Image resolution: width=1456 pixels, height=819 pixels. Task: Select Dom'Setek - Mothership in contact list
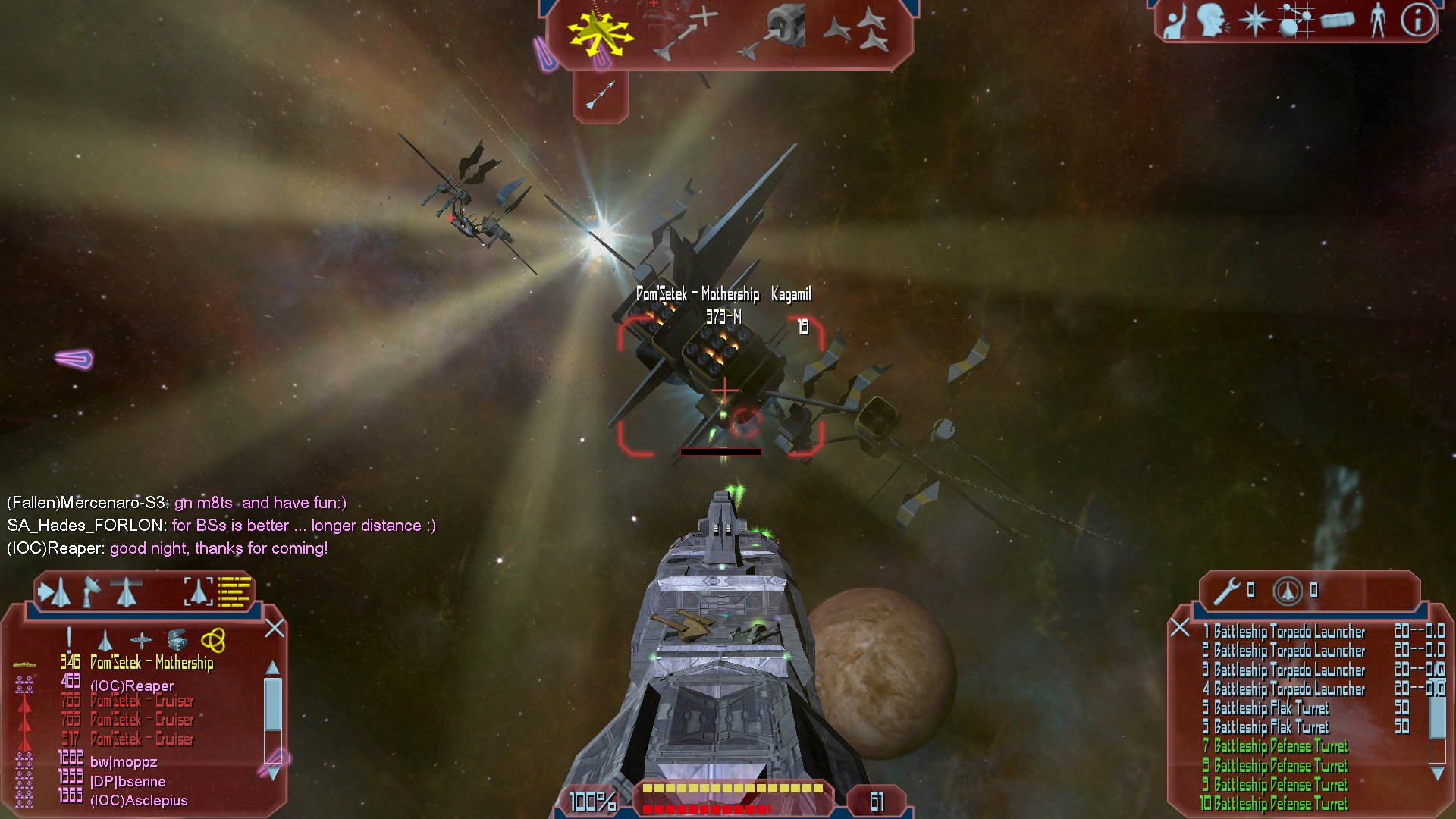tap(152, 663)
